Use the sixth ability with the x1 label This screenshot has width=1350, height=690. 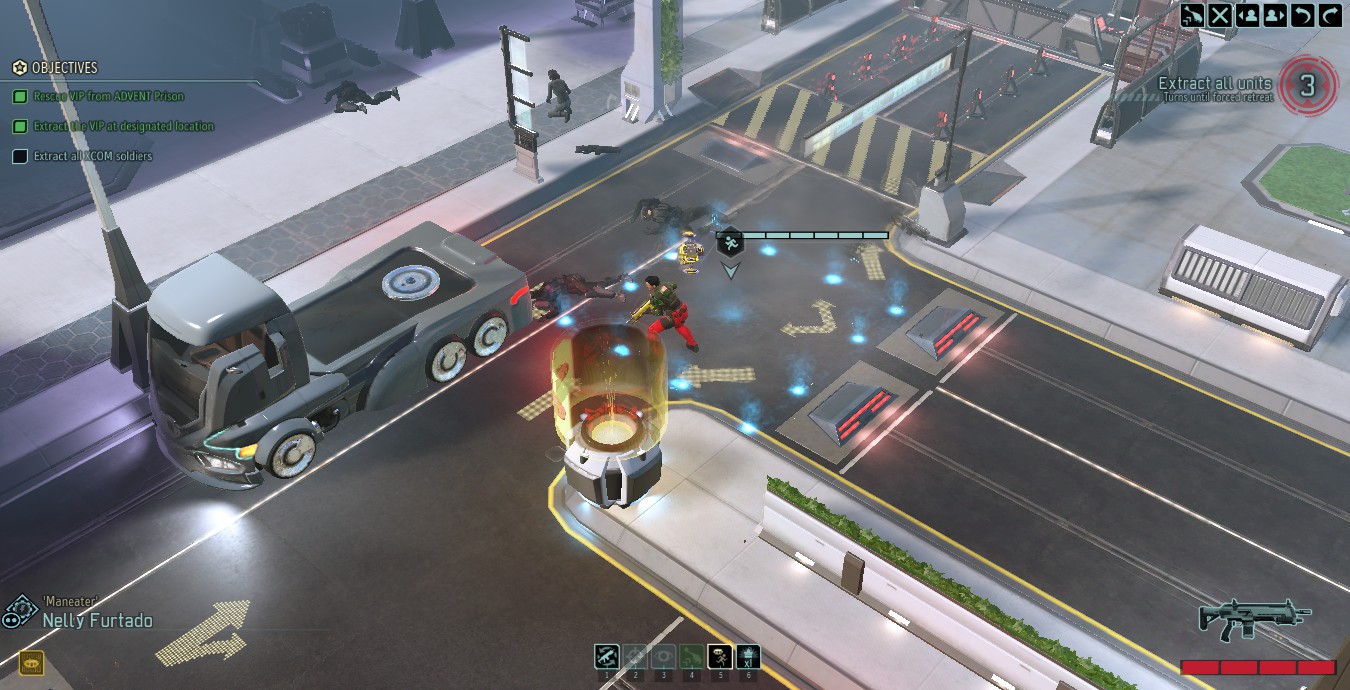[x=748, y=657]
